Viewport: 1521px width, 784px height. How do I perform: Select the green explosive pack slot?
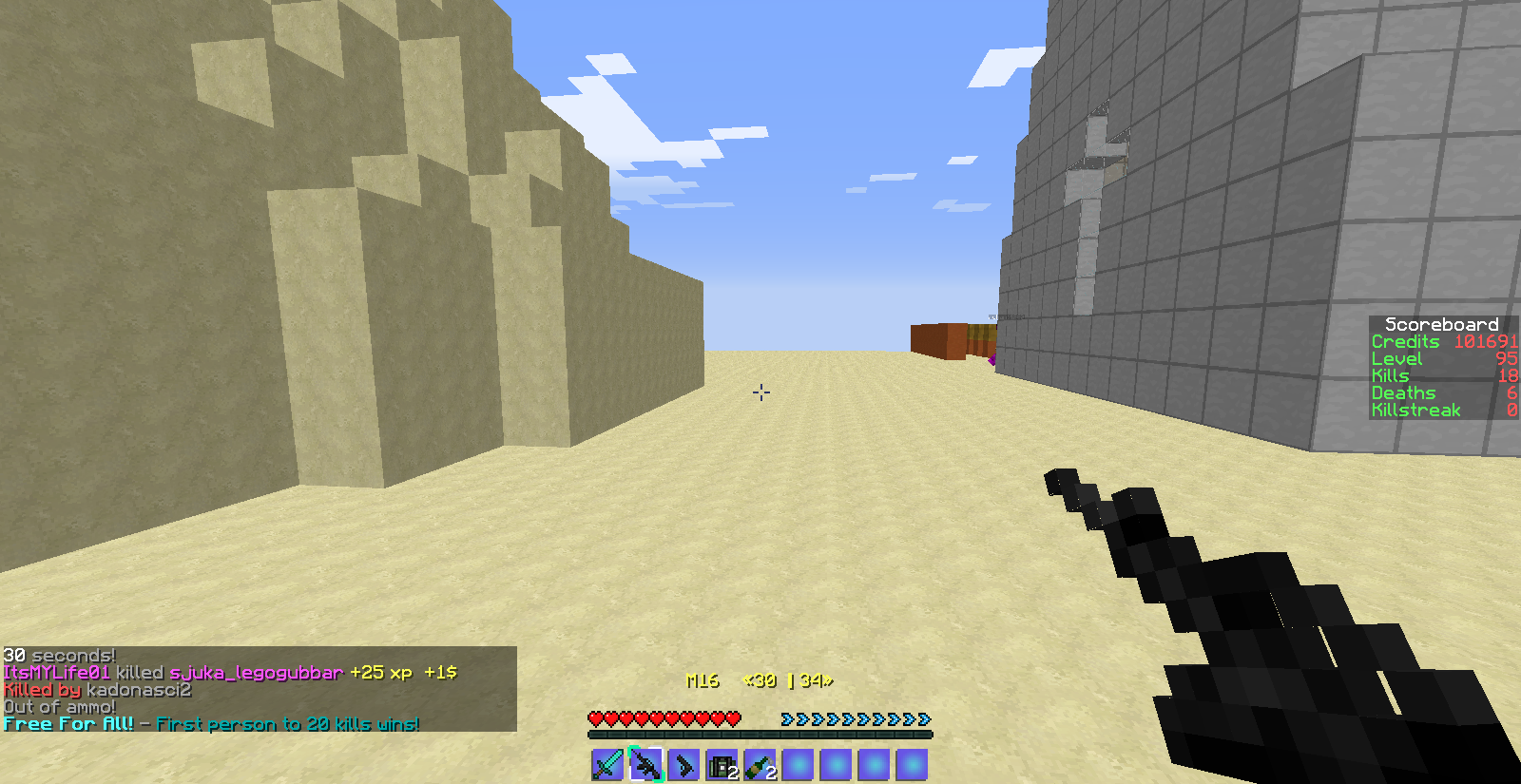click(x=722, y=765)
